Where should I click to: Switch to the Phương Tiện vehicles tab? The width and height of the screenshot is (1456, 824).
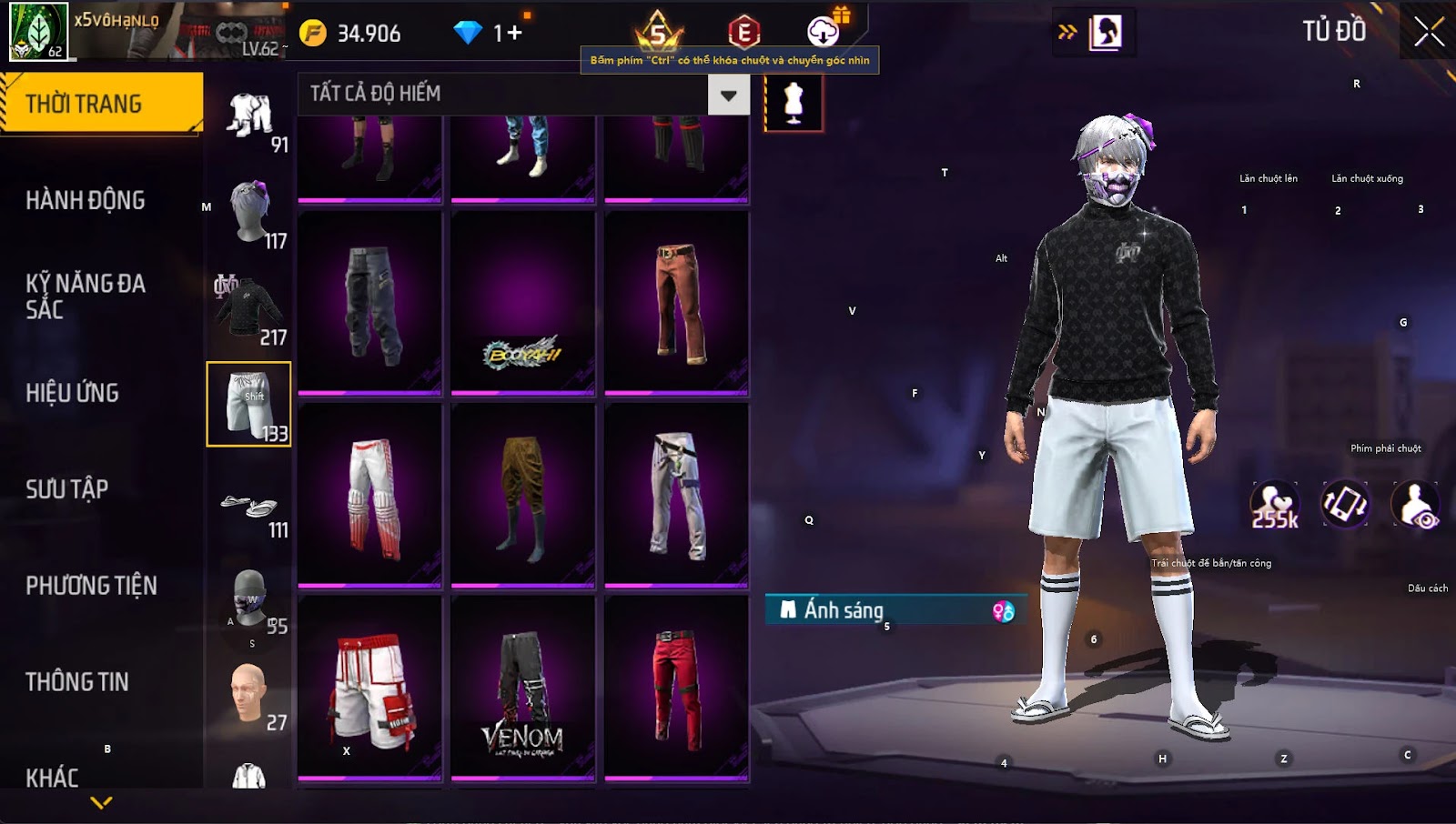point(91,586)
